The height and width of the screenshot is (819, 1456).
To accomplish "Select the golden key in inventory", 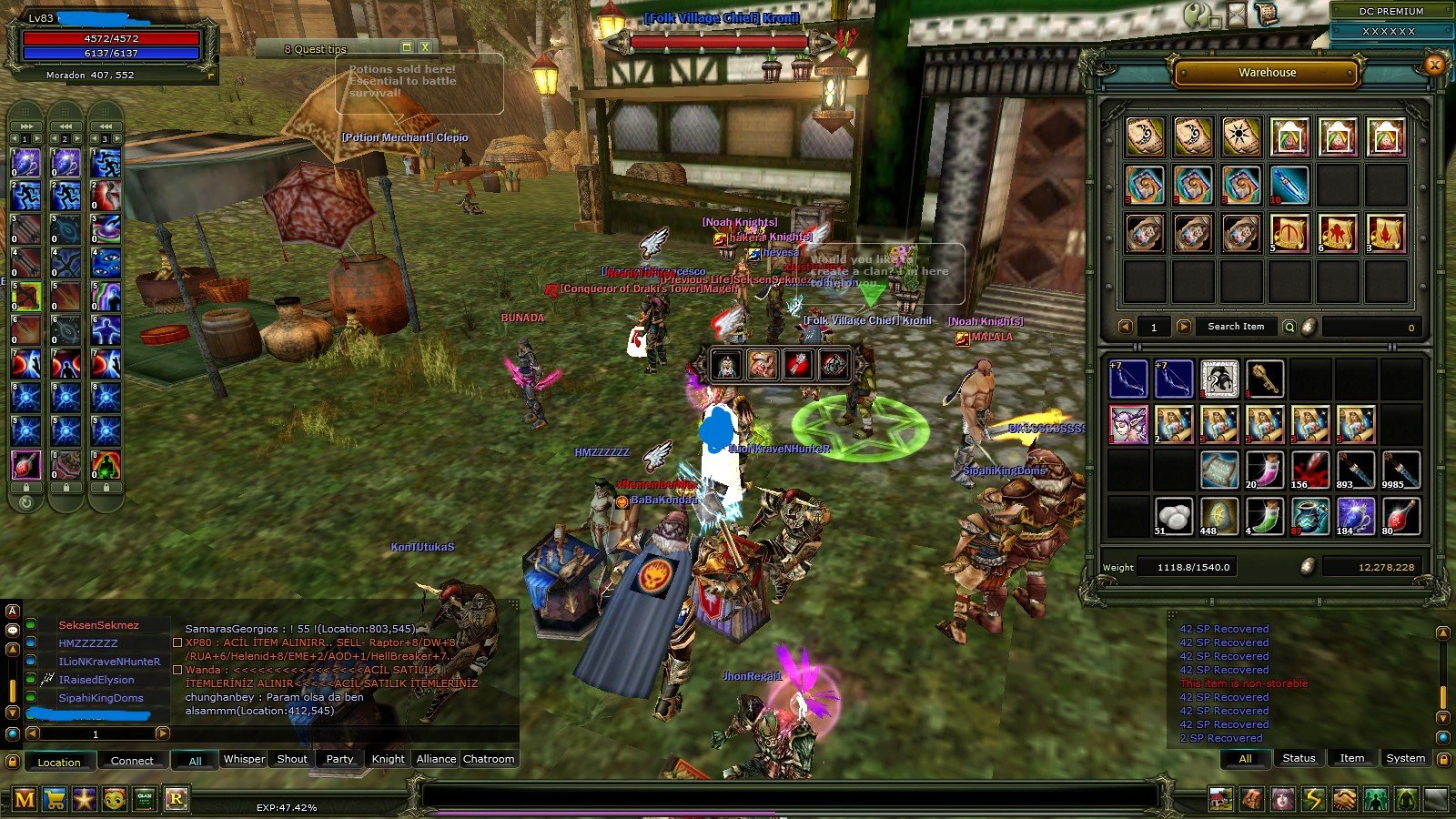I will click(x=1265, y=379).
